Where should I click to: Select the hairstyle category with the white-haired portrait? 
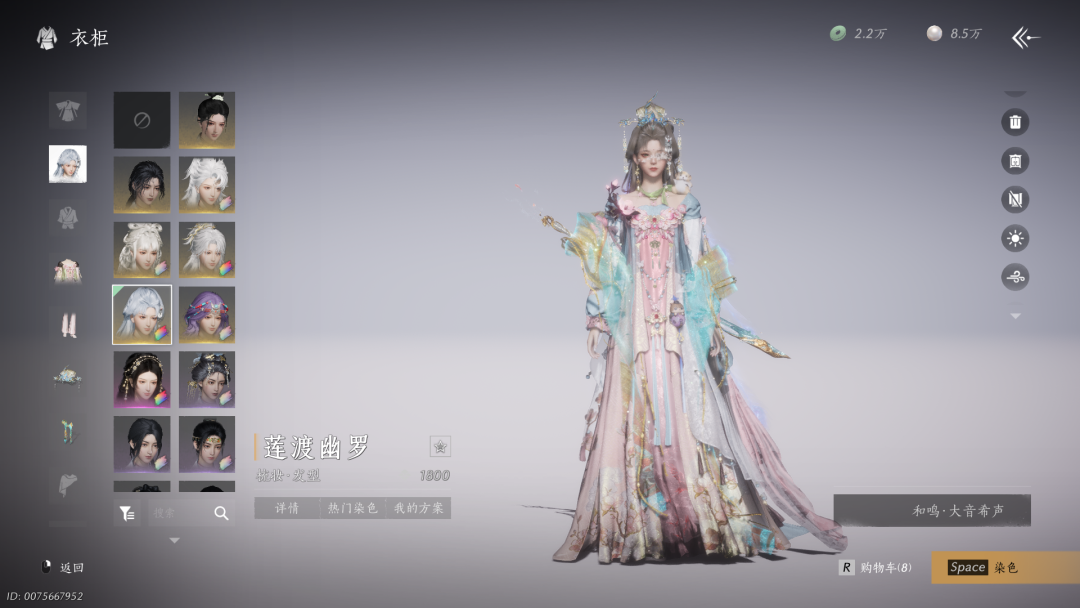click(68, 164)
